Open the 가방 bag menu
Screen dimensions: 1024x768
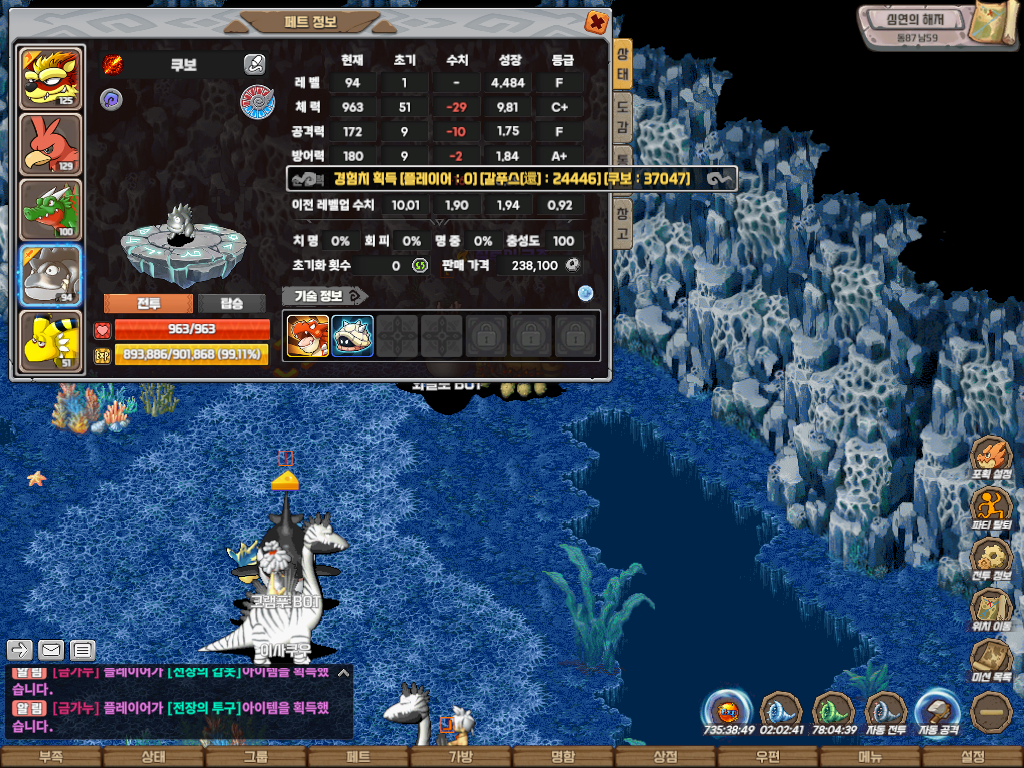(x=460, y=757)
